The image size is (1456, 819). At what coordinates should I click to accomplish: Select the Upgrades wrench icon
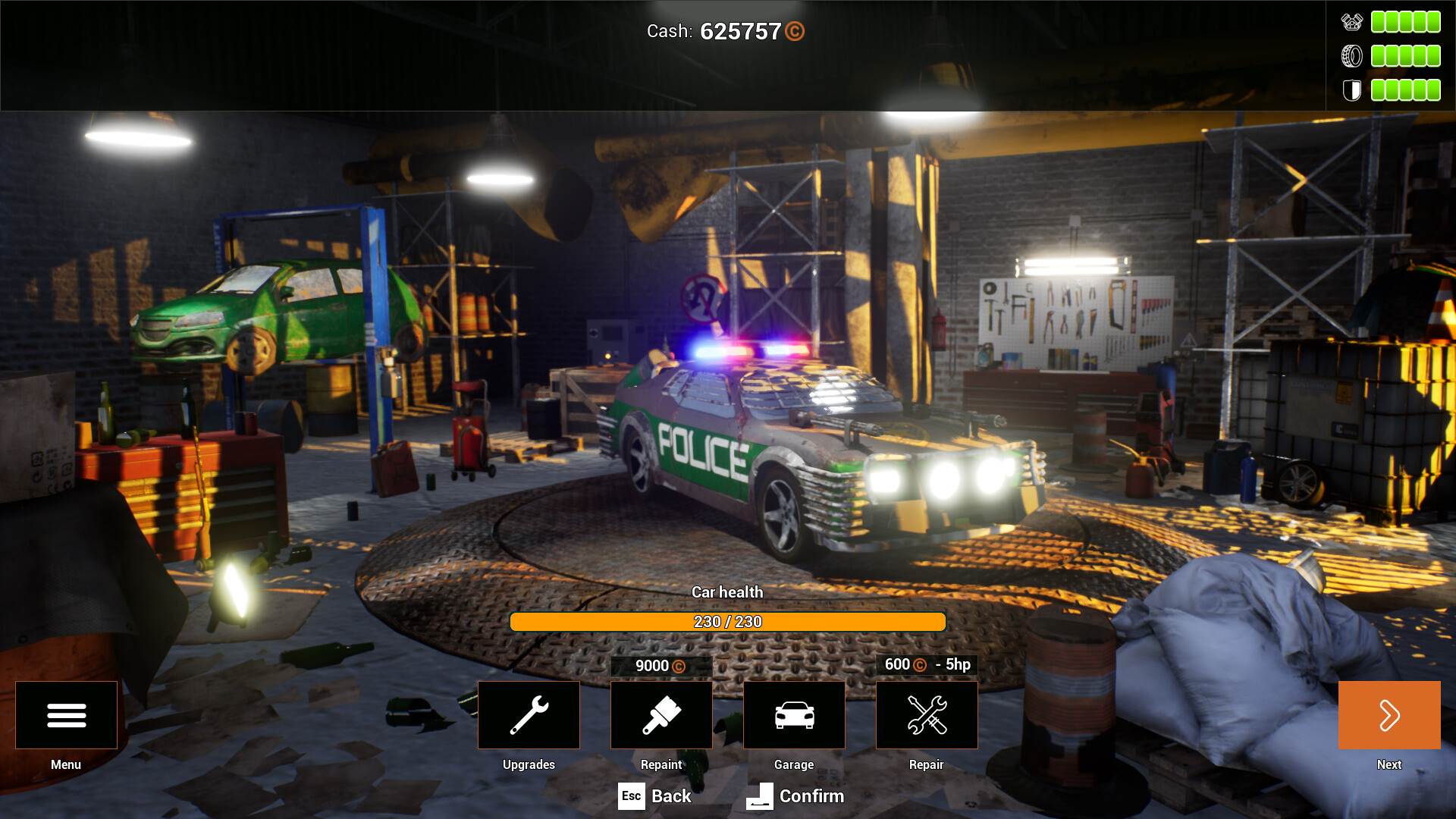[529, 714]
